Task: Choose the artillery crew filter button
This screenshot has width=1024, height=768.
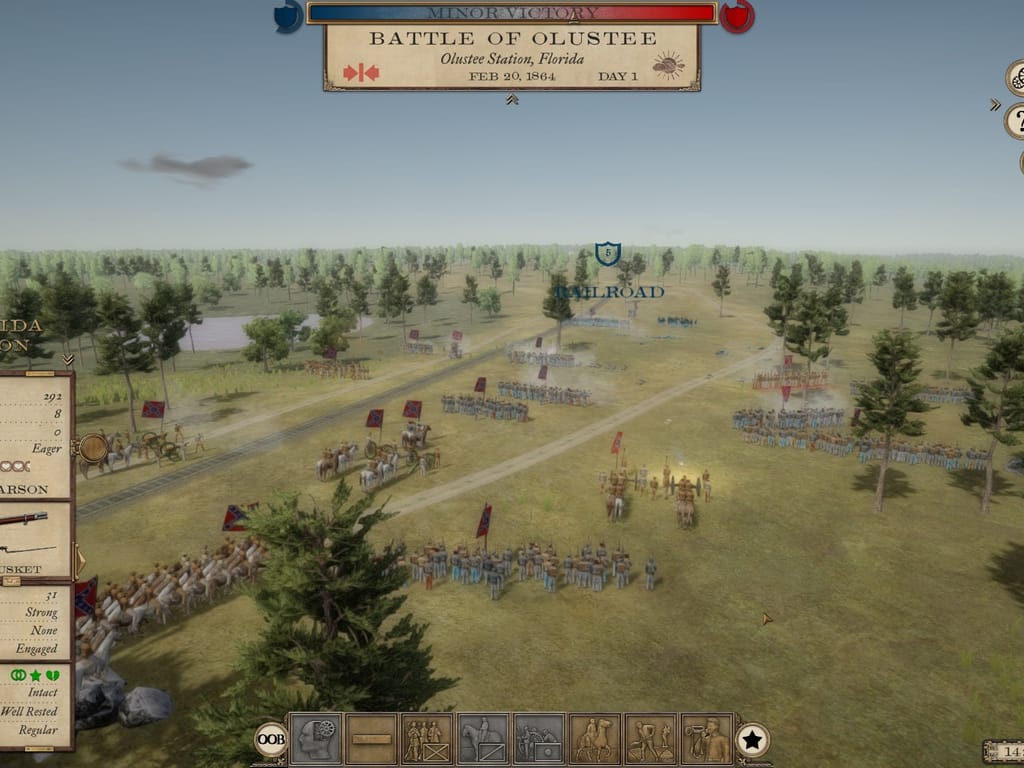Action: [x=539, y=739]
